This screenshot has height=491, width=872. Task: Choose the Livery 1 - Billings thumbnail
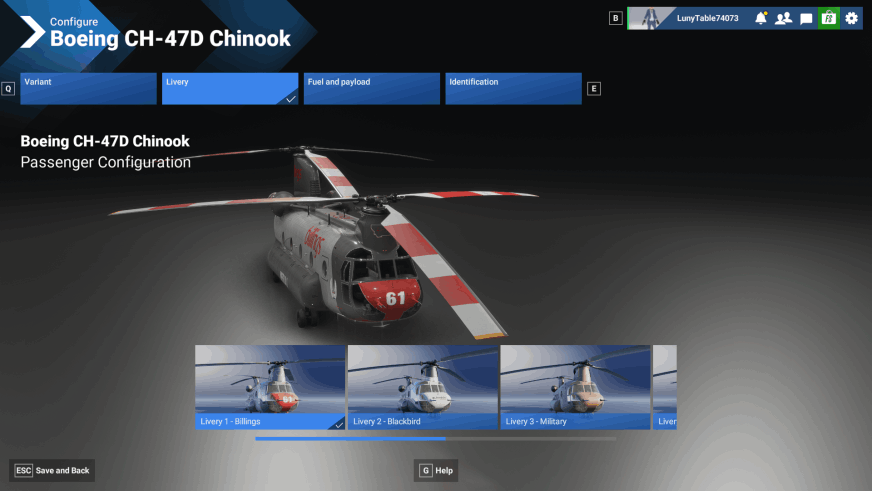pyautogui.click(x=270, y=387)
